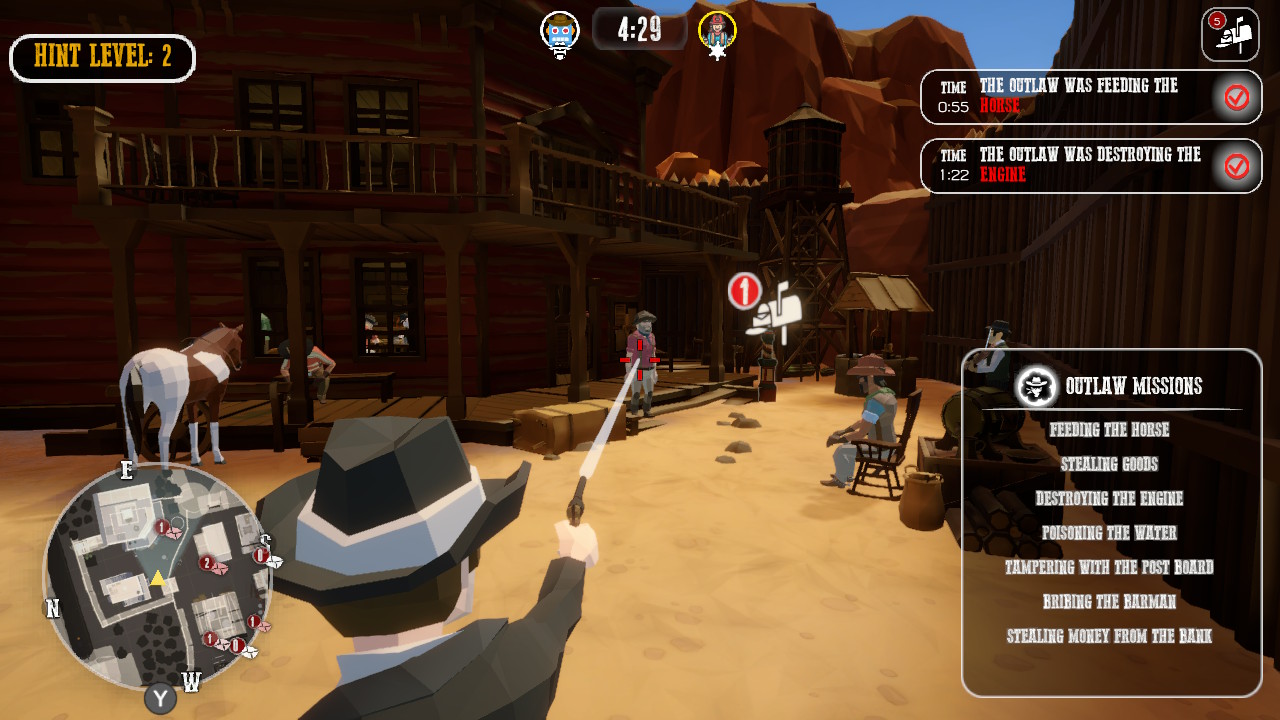This screenshot has height=720, width=1280.
Task: Toggle the red check on the ENGINE clue
Action: pyautogui.click(x=1239, y=166)
